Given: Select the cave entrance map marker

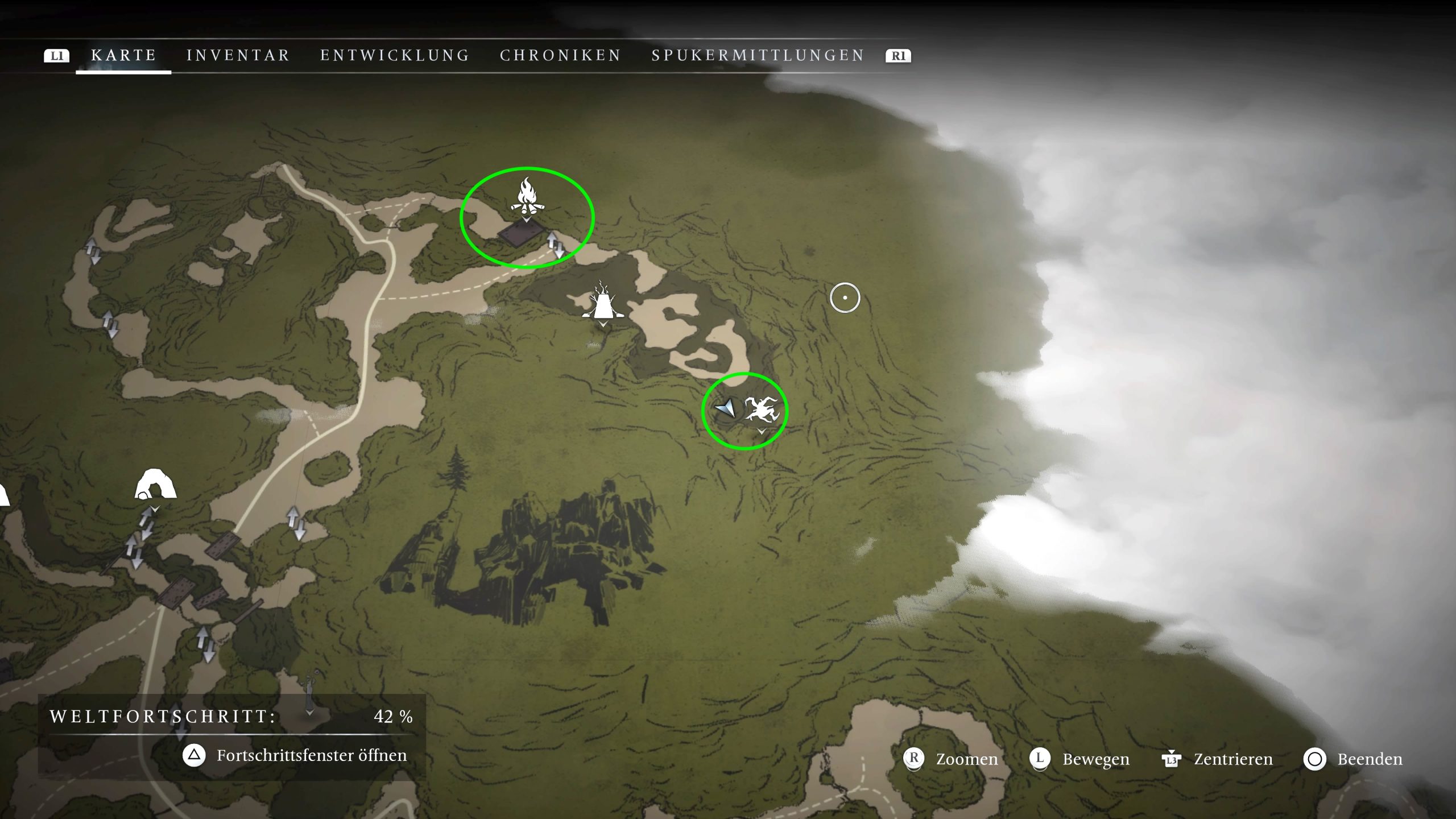Looking at the screenshot, I should pyautogui.click(x=155, y=485).
